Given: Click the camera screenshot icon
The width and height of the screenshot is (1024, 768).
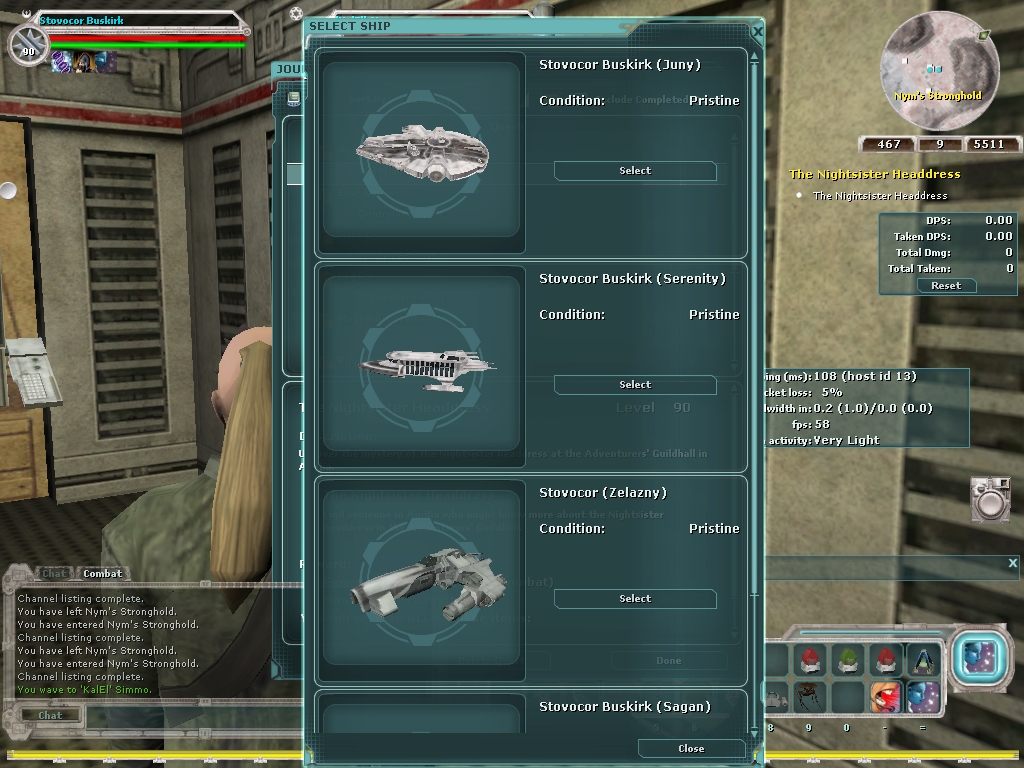Looking at the screenshot, I should tap(989, 499).
